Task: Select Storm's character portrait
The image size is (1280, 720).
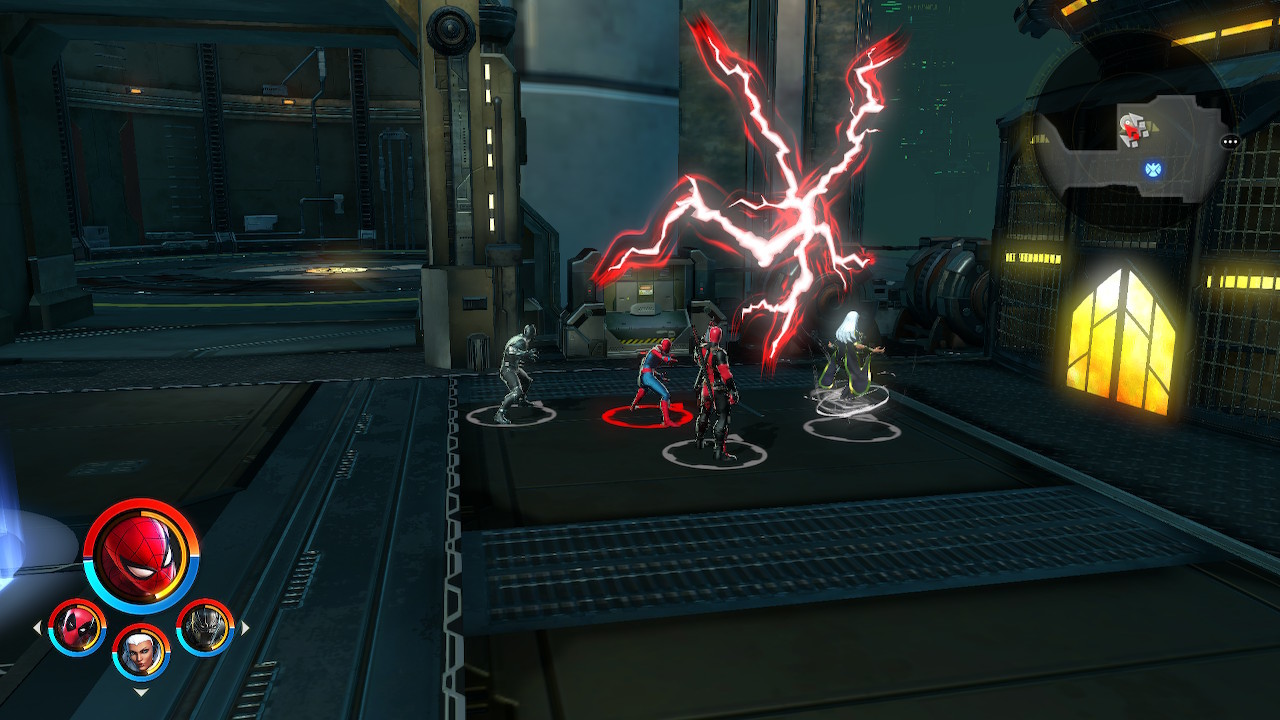Action: [141, 653]
